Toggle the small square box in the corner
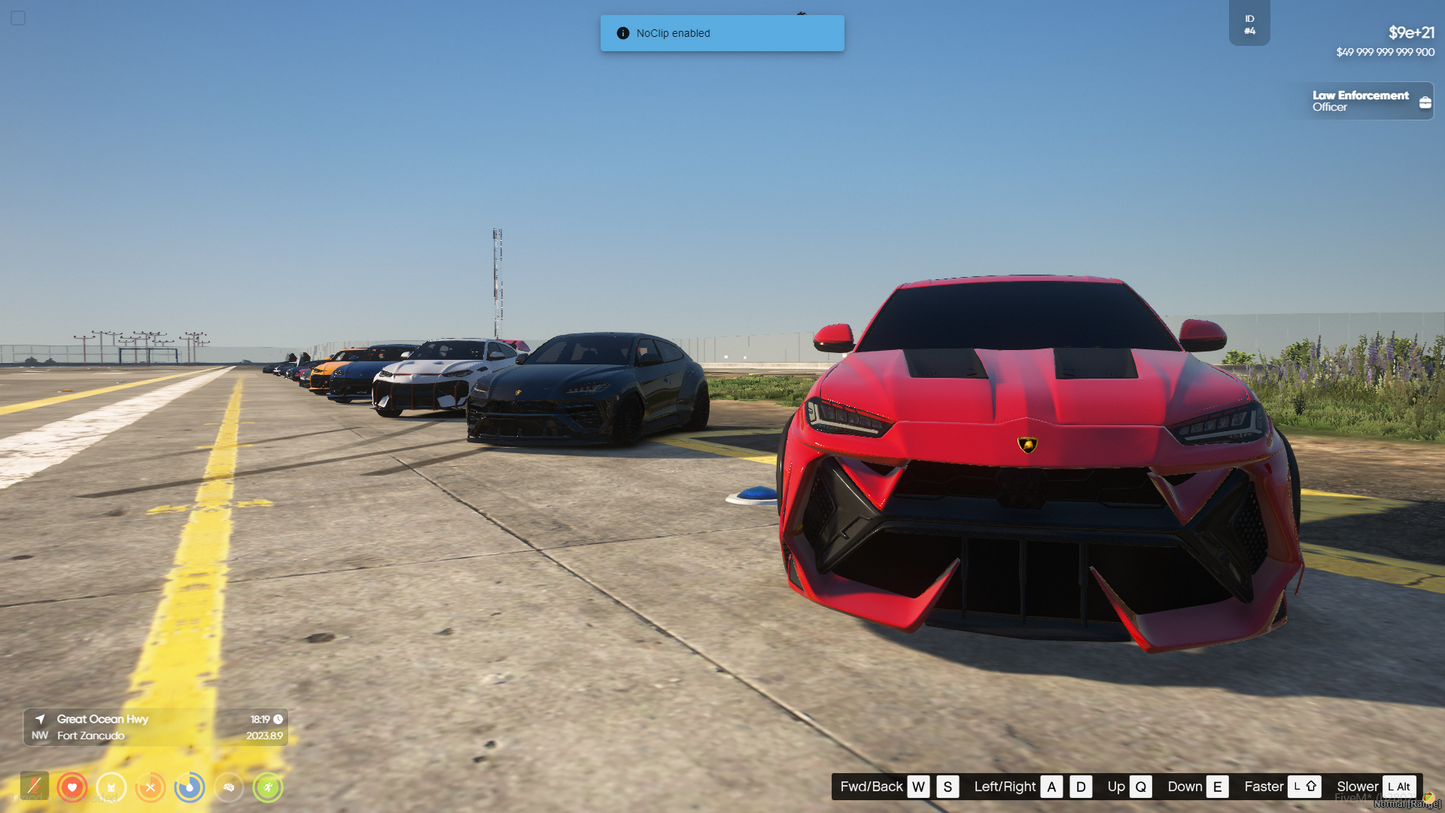This screenshot has height=813, width=1445. tap(18, 18)
